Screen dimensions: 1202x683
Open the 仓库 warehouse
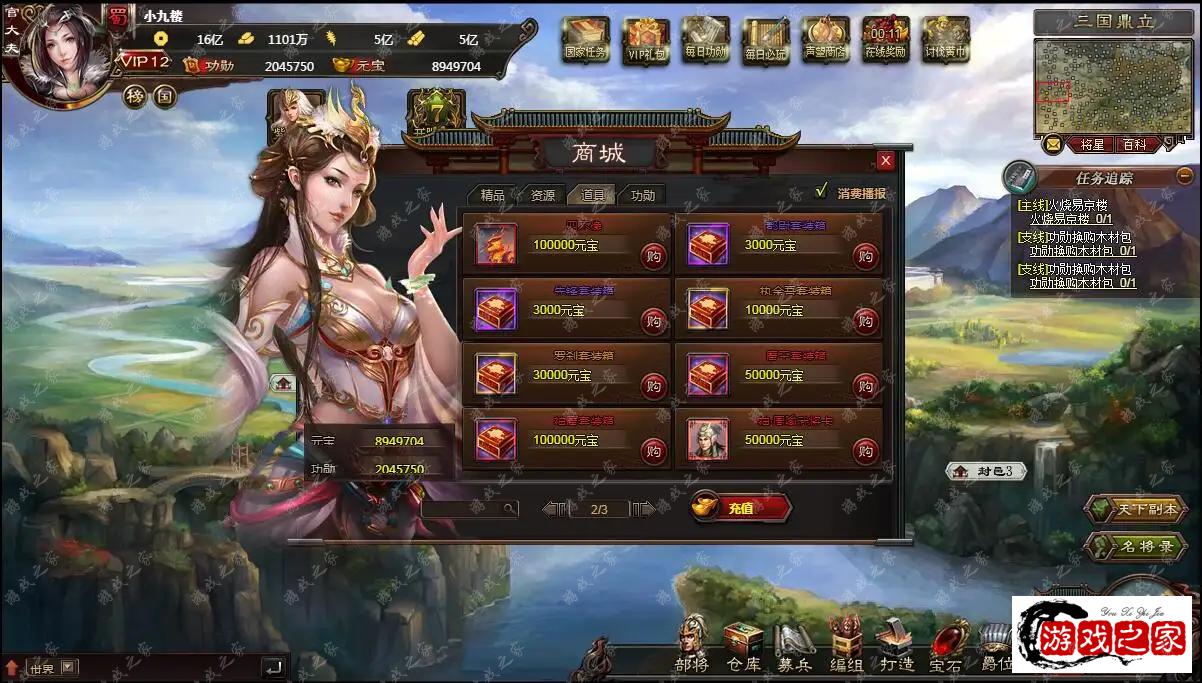tap(743, 643)
